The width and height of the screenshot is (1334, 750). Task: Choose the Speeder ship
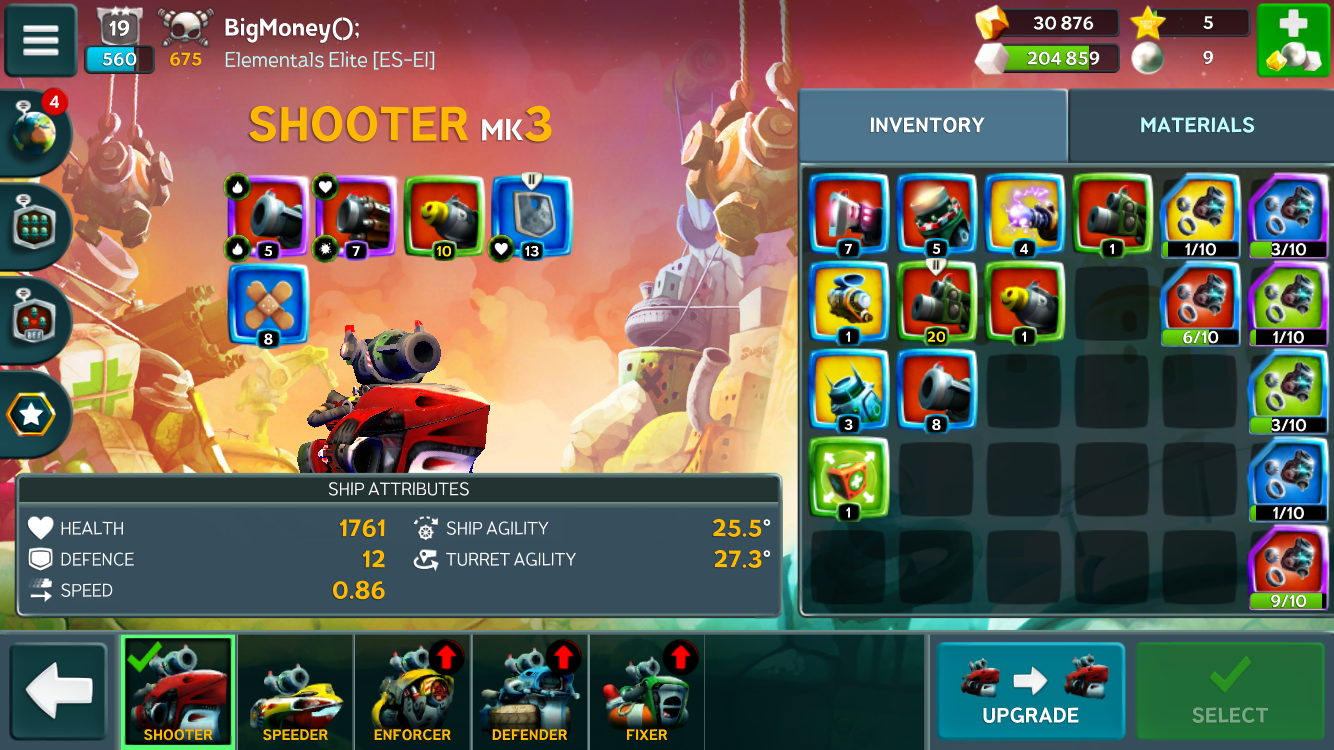[295, 691]
